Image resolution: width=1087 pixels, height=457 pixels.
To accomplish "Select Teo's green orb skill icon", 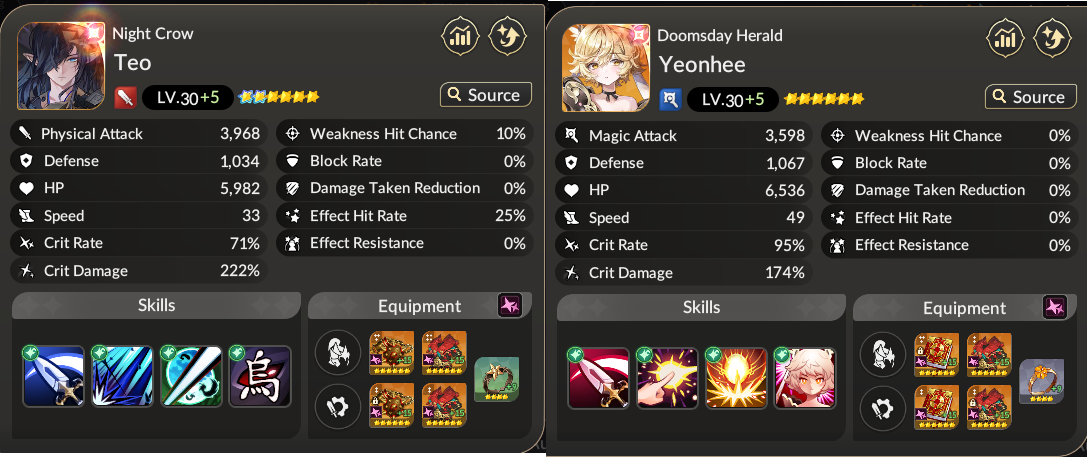I will 191,377.
